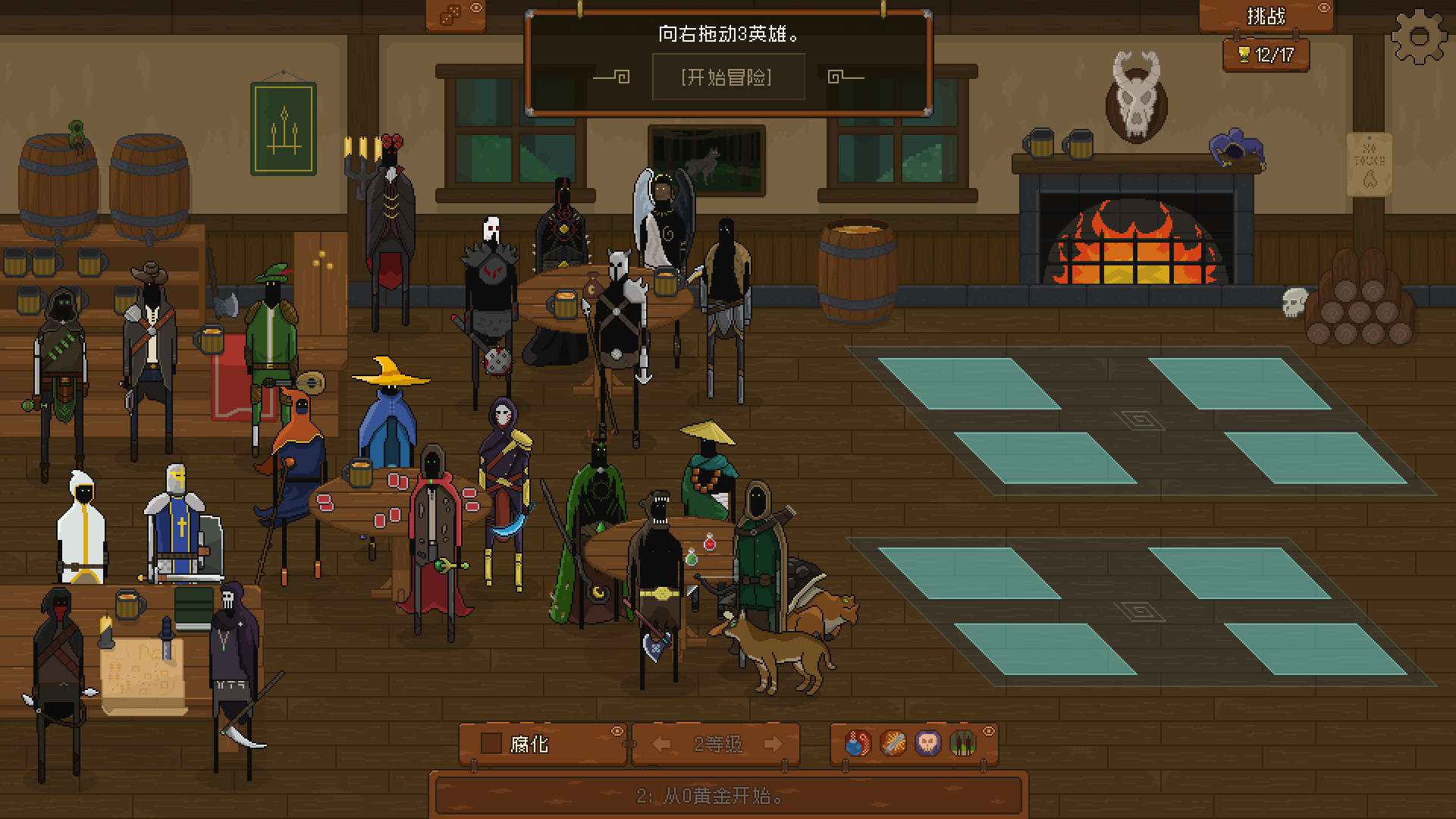
Task: Toggle the eye icon on the 挑战 sign
Action: tap(1324, 8)
